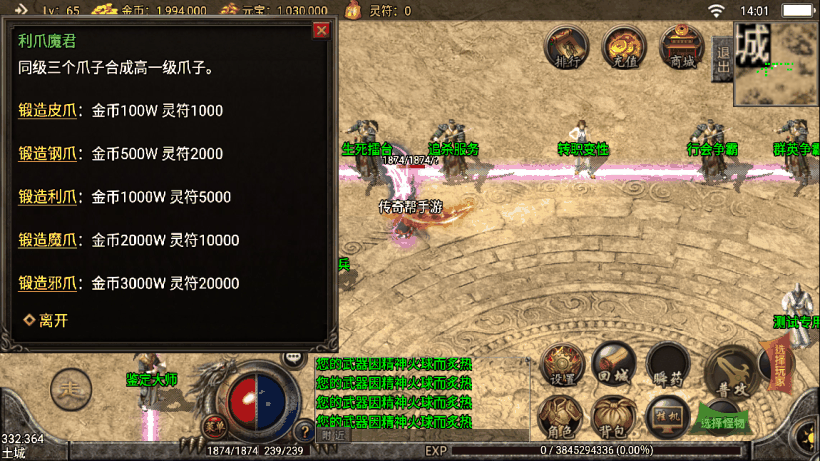
Task: Open the 设置 settings icon
Action: pyautogui.click(x=563, y=366)
